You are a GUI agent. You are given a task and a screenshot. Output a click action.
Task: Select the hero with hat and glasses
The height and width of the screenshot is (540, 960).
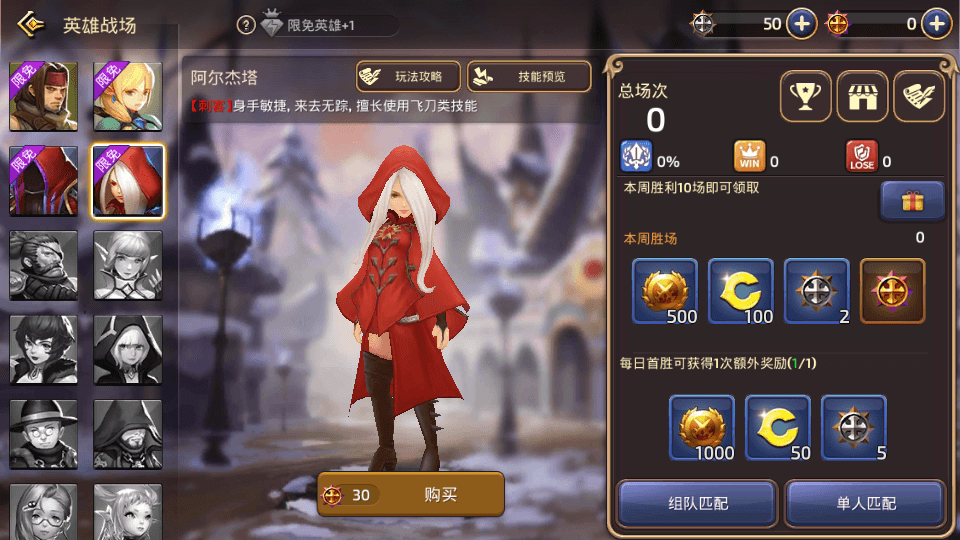[x=44, y=433]
